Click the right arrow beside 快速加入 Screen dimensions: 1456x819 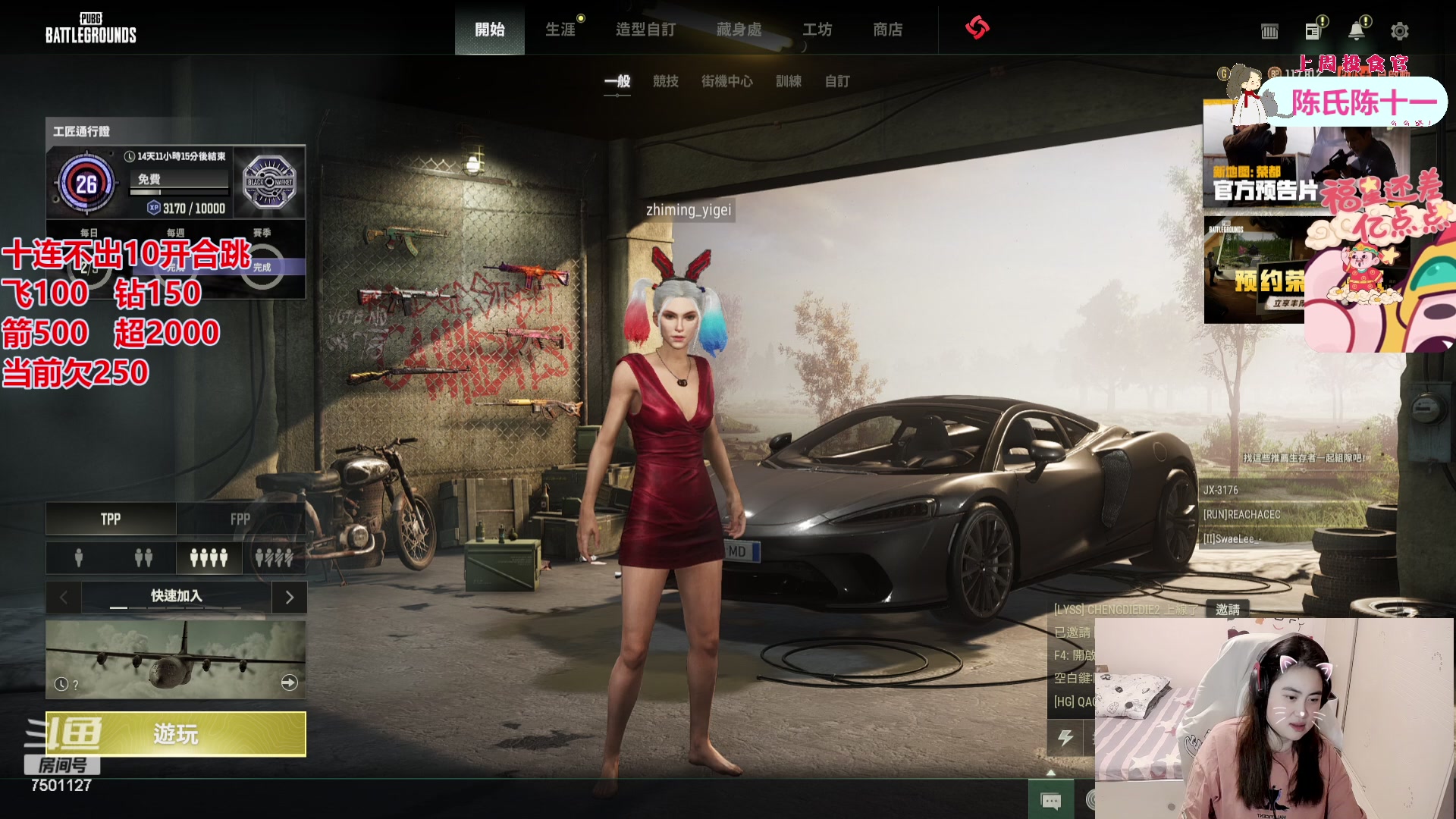[x=289, y=598]
